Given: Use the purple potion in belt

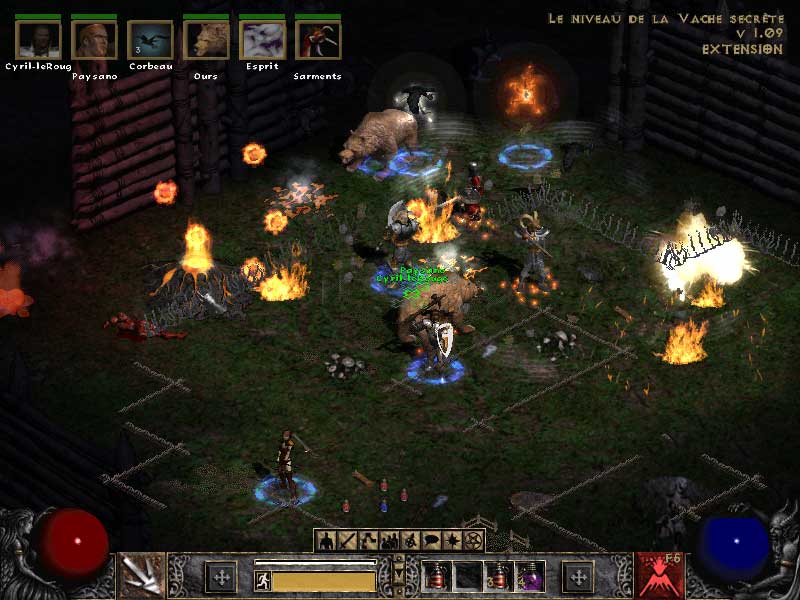Looking at the screenshot, I should (530, 577).
